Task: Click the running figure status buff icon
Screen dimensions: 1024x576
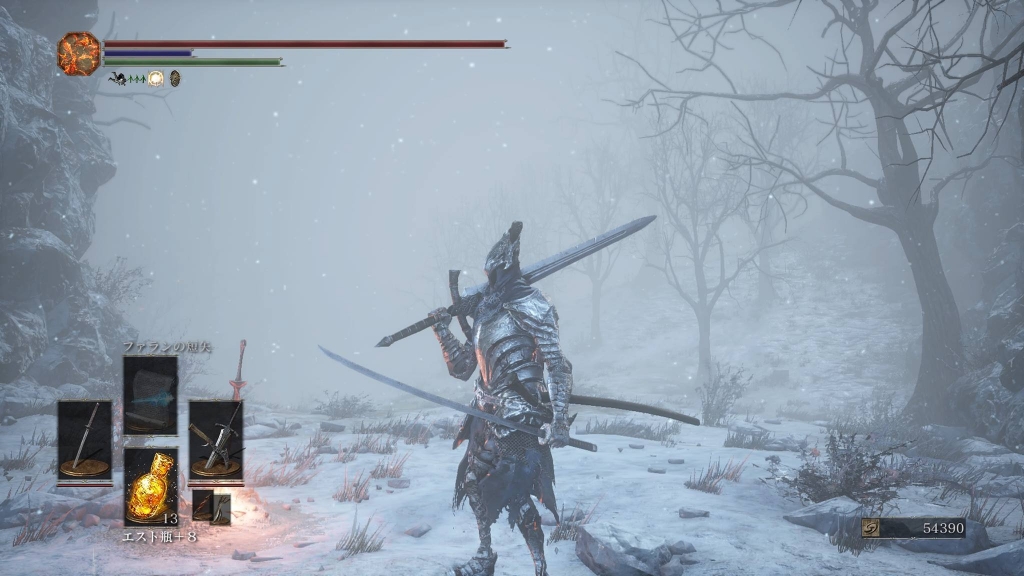Action: click(118, 78)
